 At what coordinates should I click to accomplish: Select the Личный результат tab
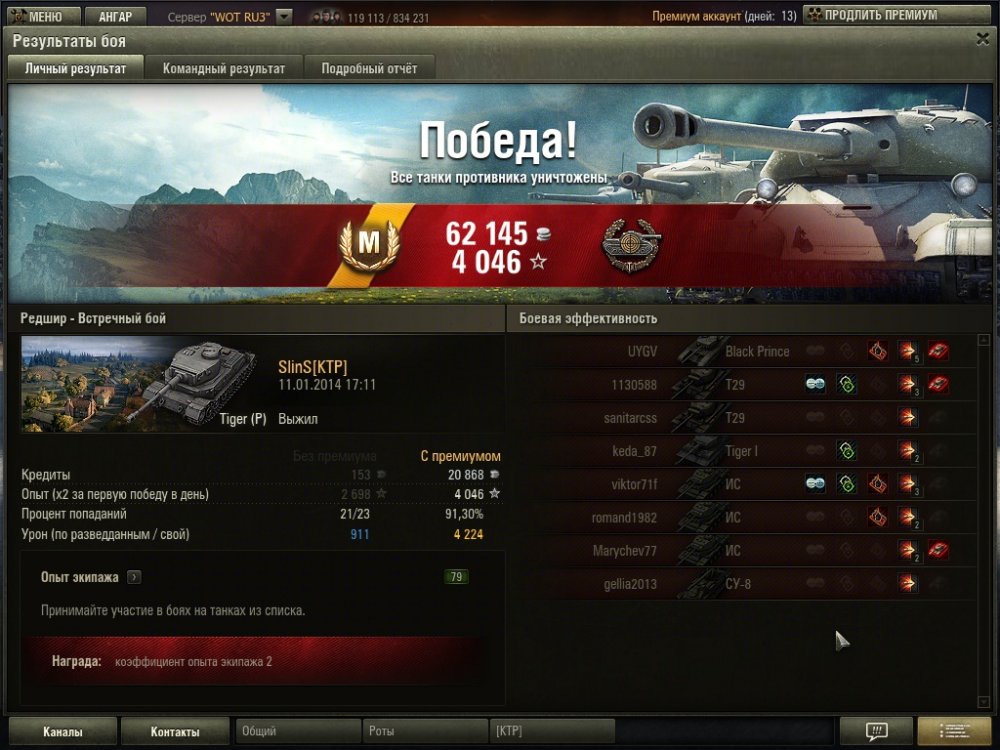(75, 69)
